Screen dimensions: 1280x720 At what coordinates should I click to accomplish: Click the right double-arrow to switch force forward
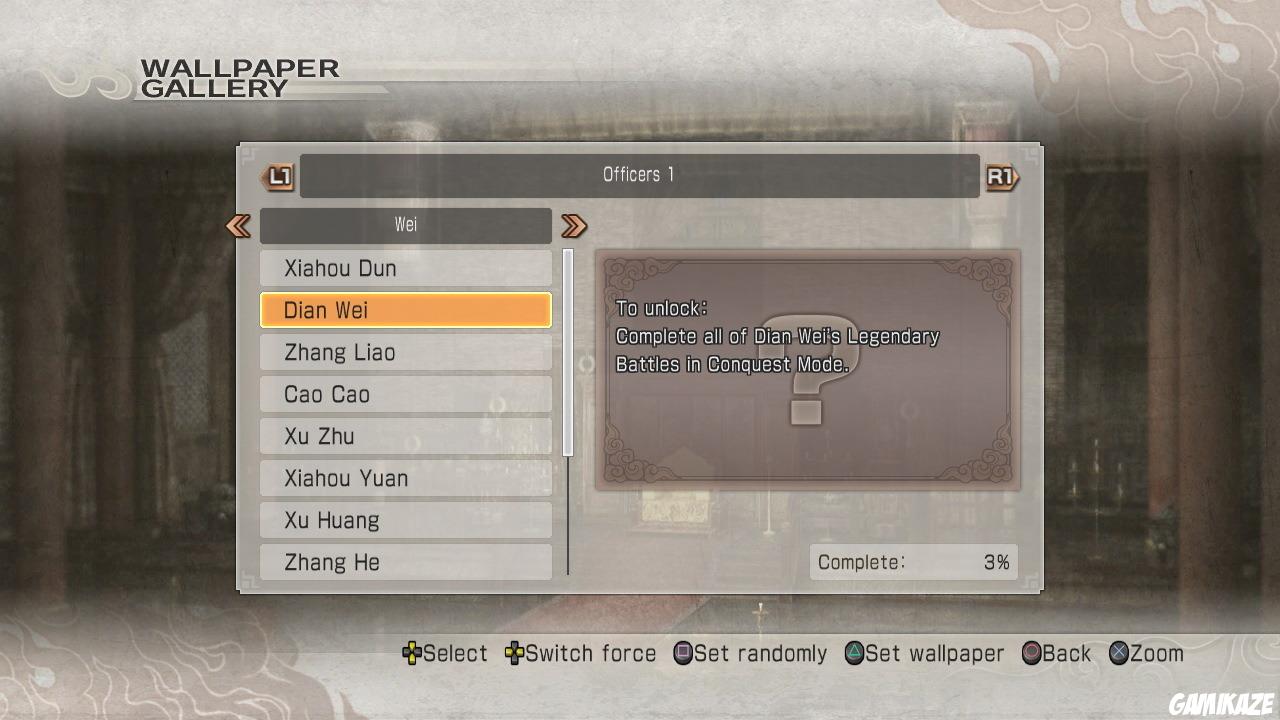[573, 226]
